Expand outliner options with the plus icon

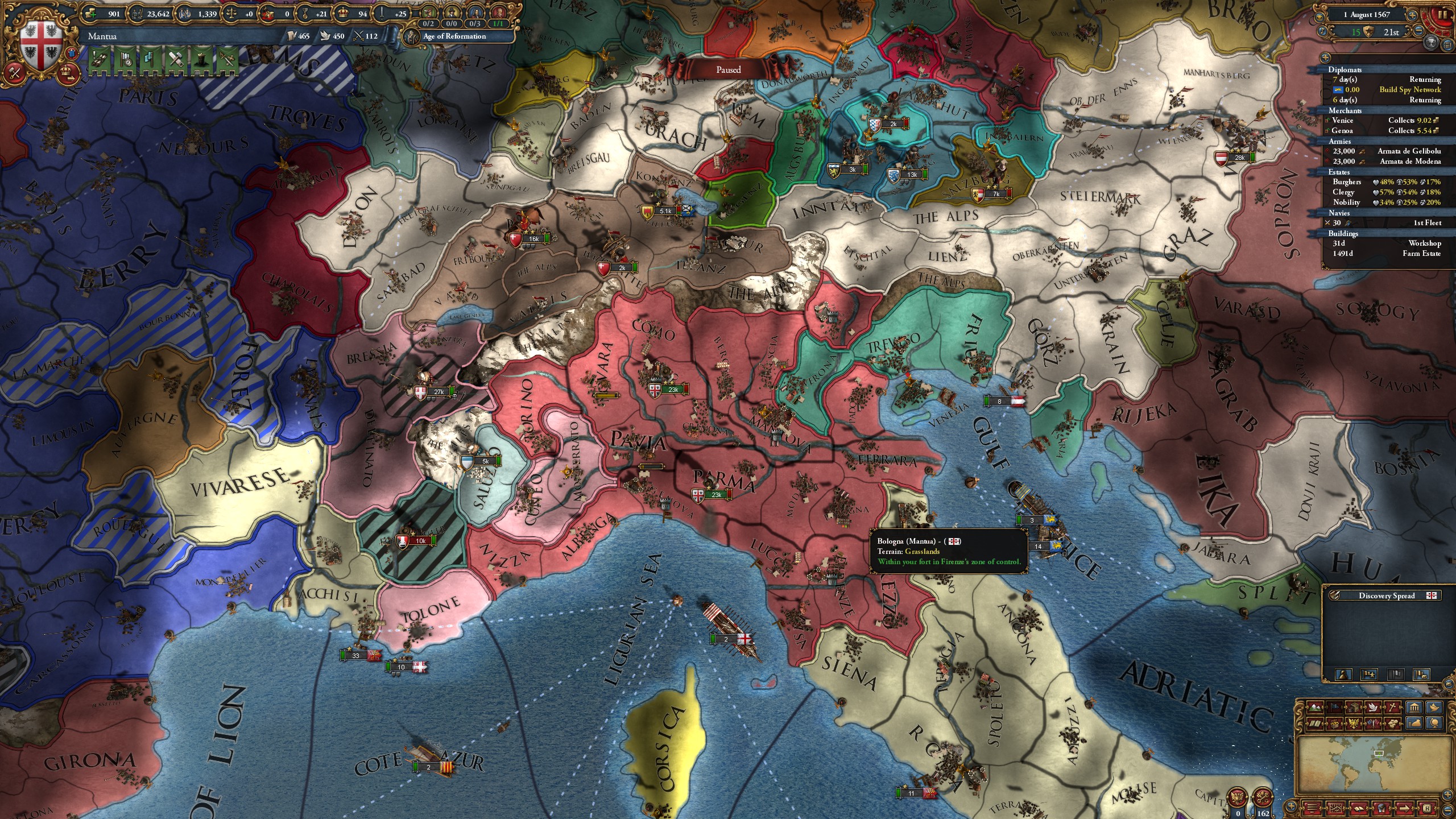(x=1325, y=57)
